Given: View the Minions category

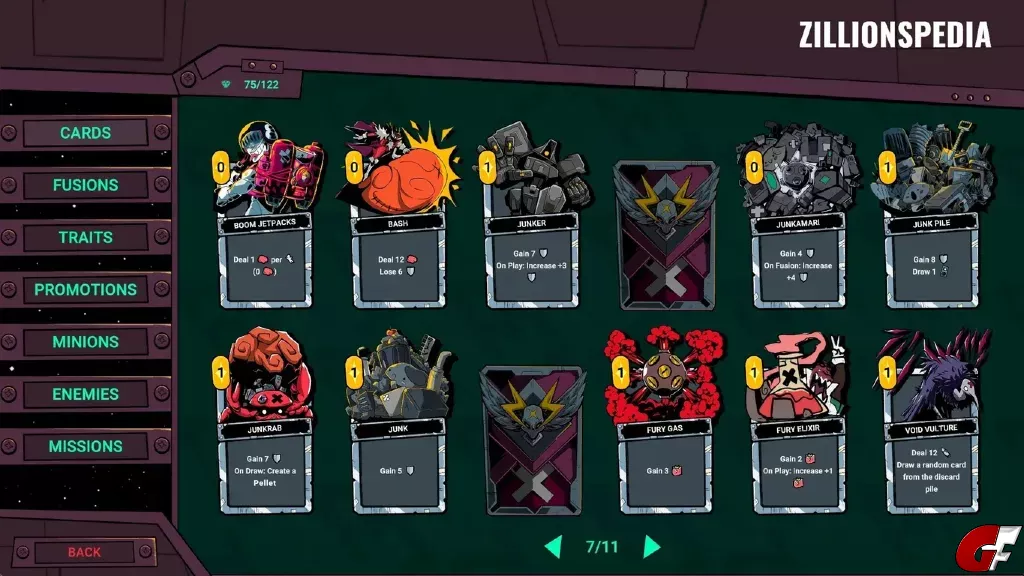Looking at the screenshot, I should click(85, 342).
